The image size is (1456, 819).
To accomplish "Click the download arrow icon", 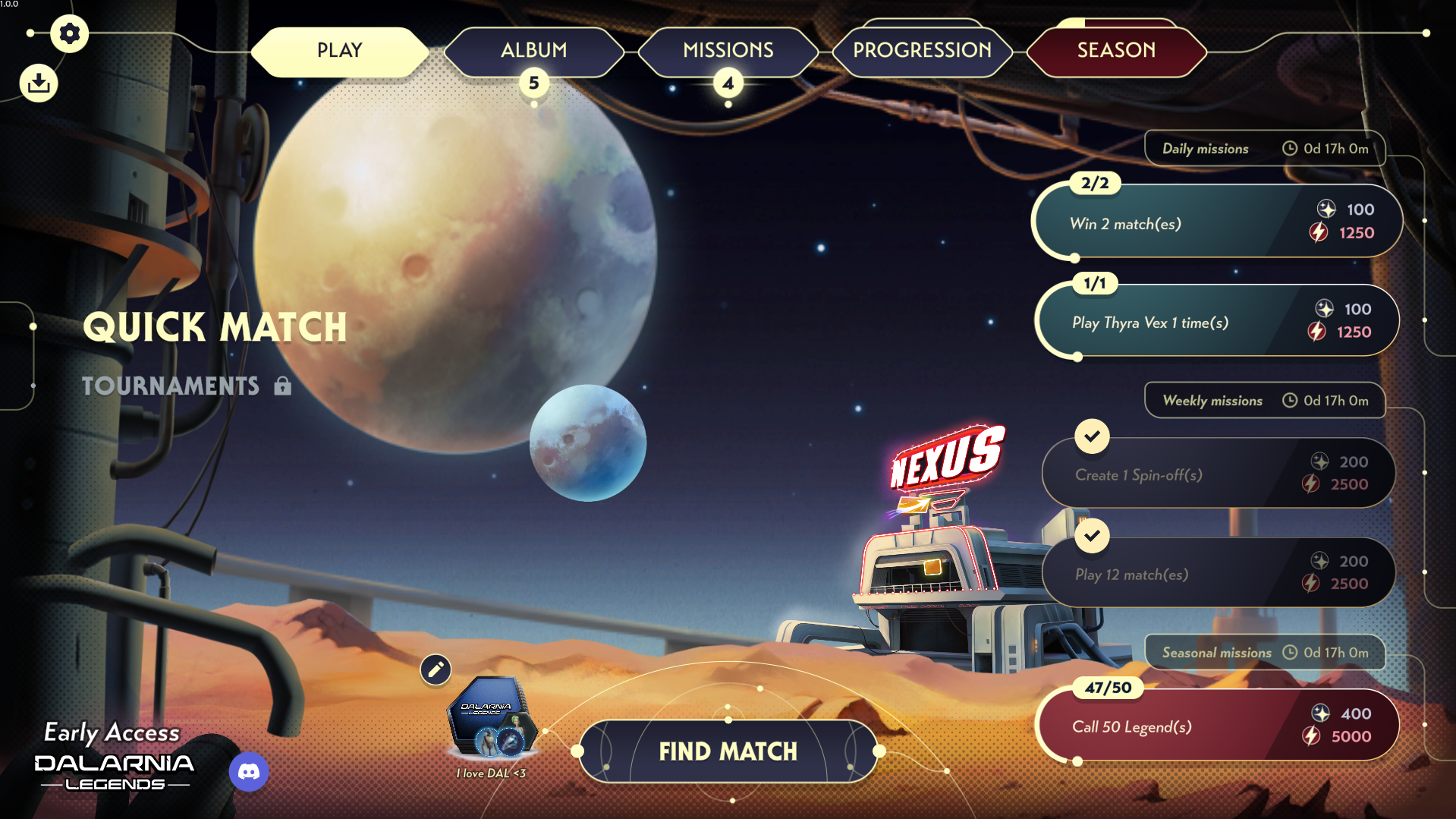I will 39,83.
